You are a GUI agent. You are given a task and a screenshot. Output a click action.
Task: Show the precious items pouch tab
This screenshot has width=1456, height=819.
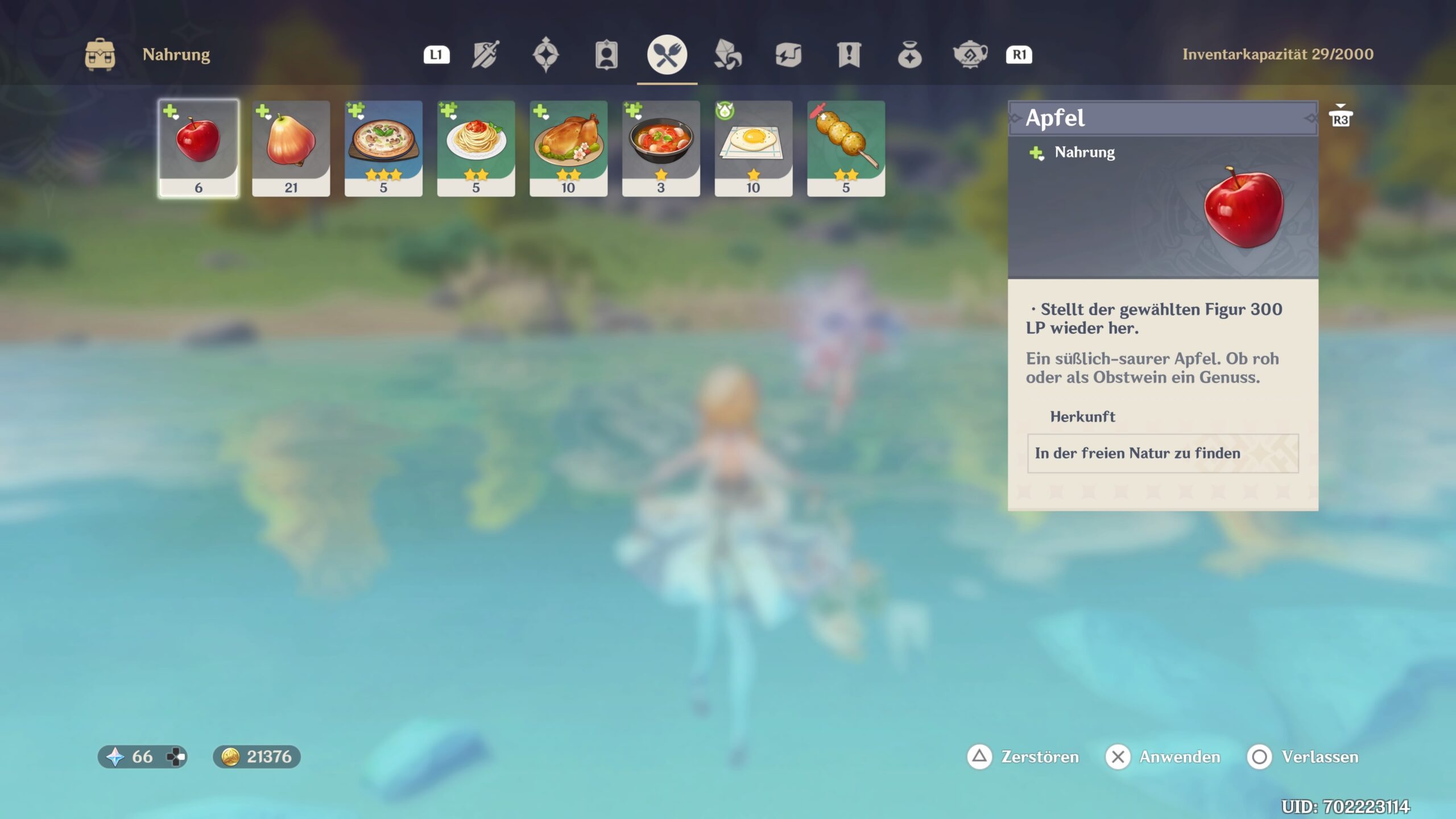909,55
